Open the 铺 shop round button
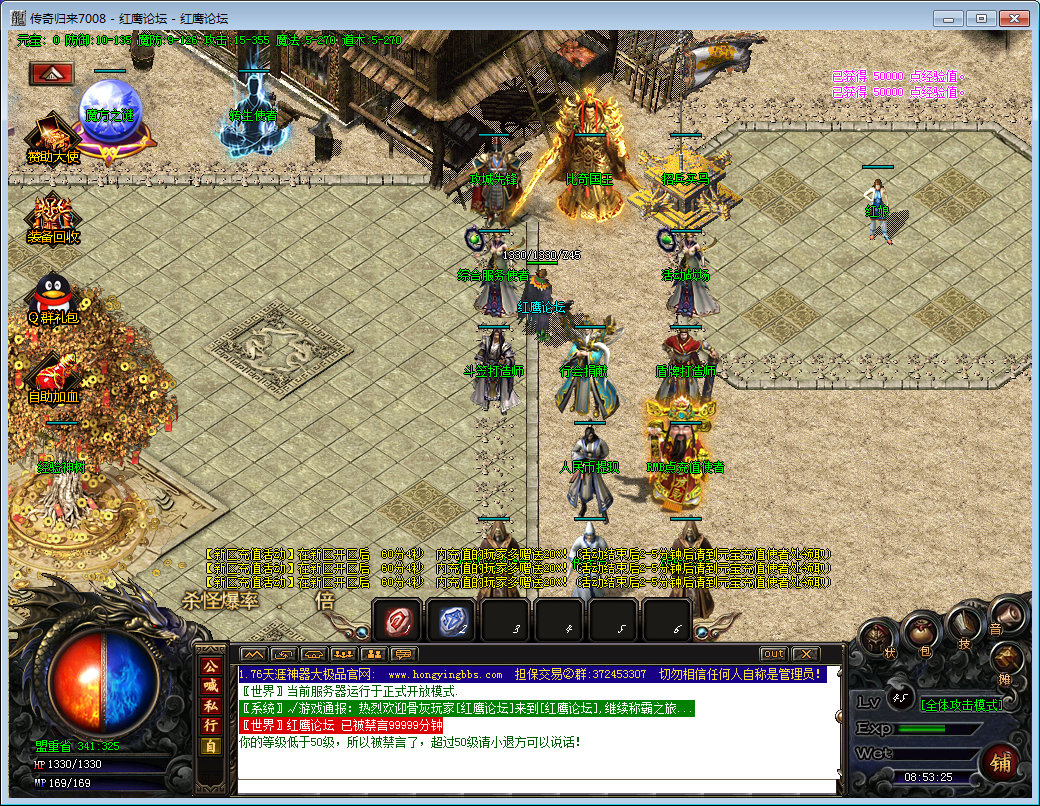The height and width of the screenshot is (806, 1040). [1000, 761]
